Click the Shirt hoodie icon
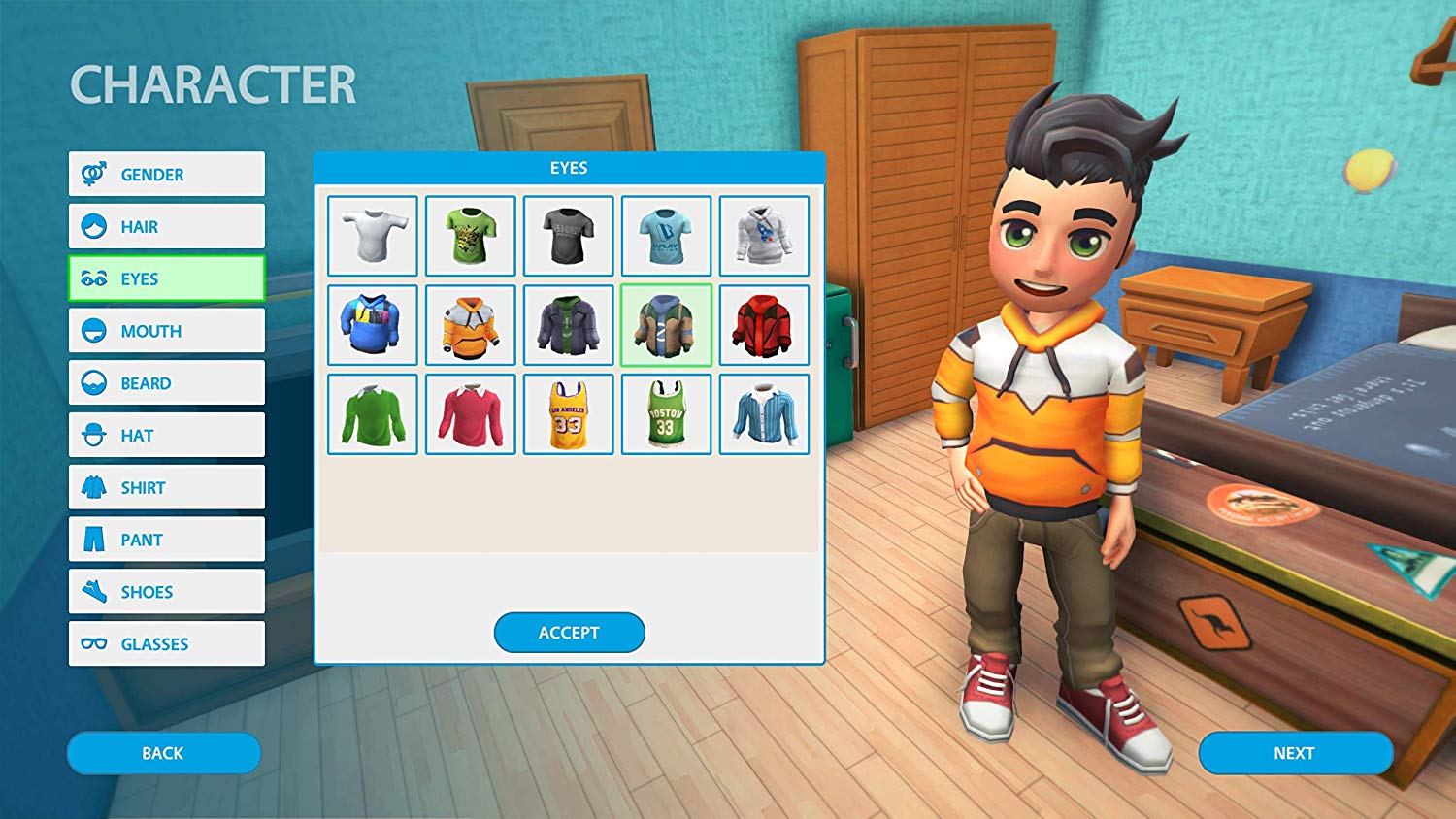This screenshot has height=819, width=1456. pyautogui.click(x=92, y=487)
